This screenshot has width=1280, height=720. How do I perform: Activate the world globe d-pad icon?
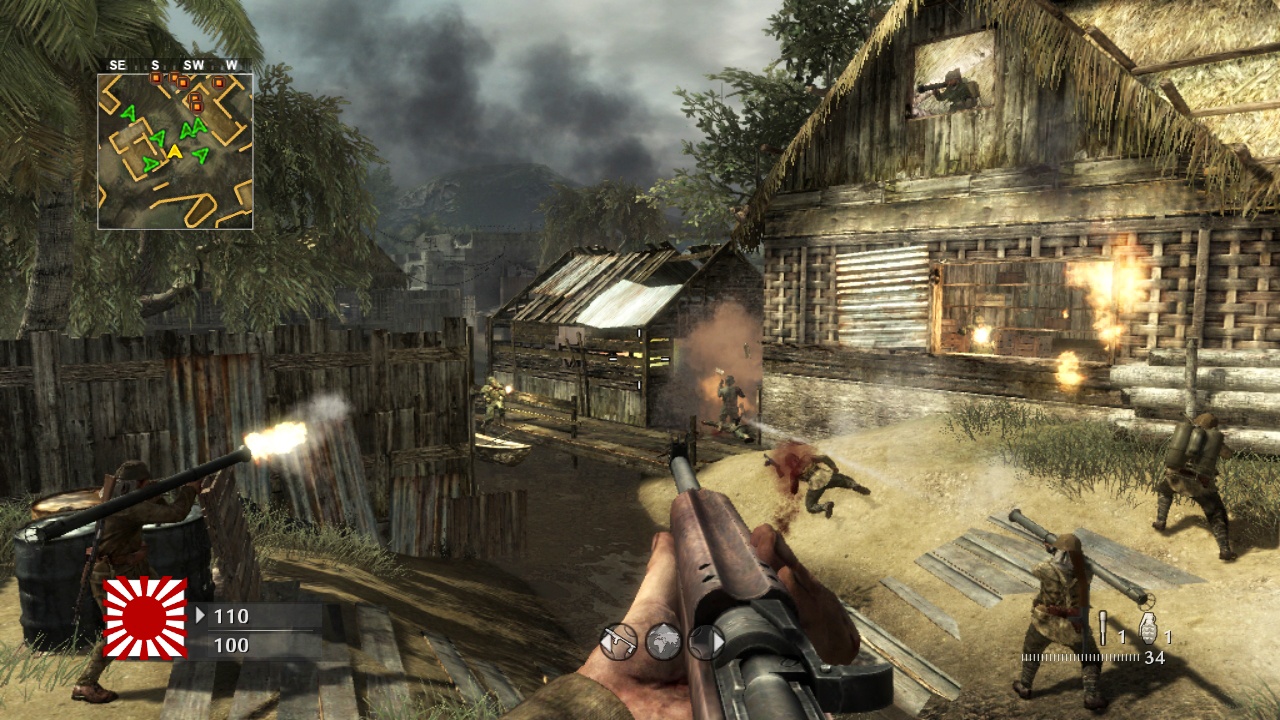tap(664, 641)
